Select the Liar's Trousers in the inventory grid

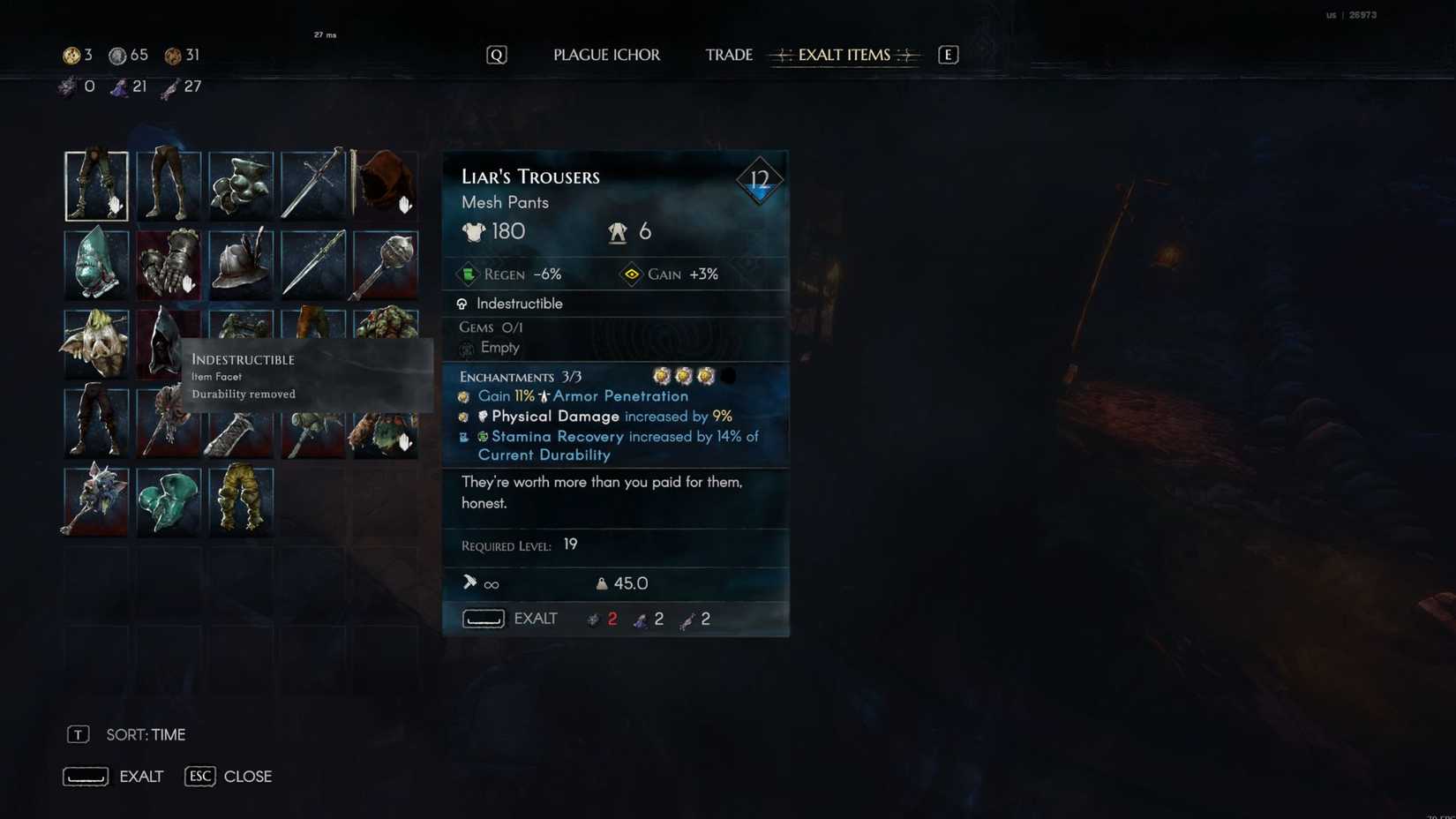click(96, 184)
